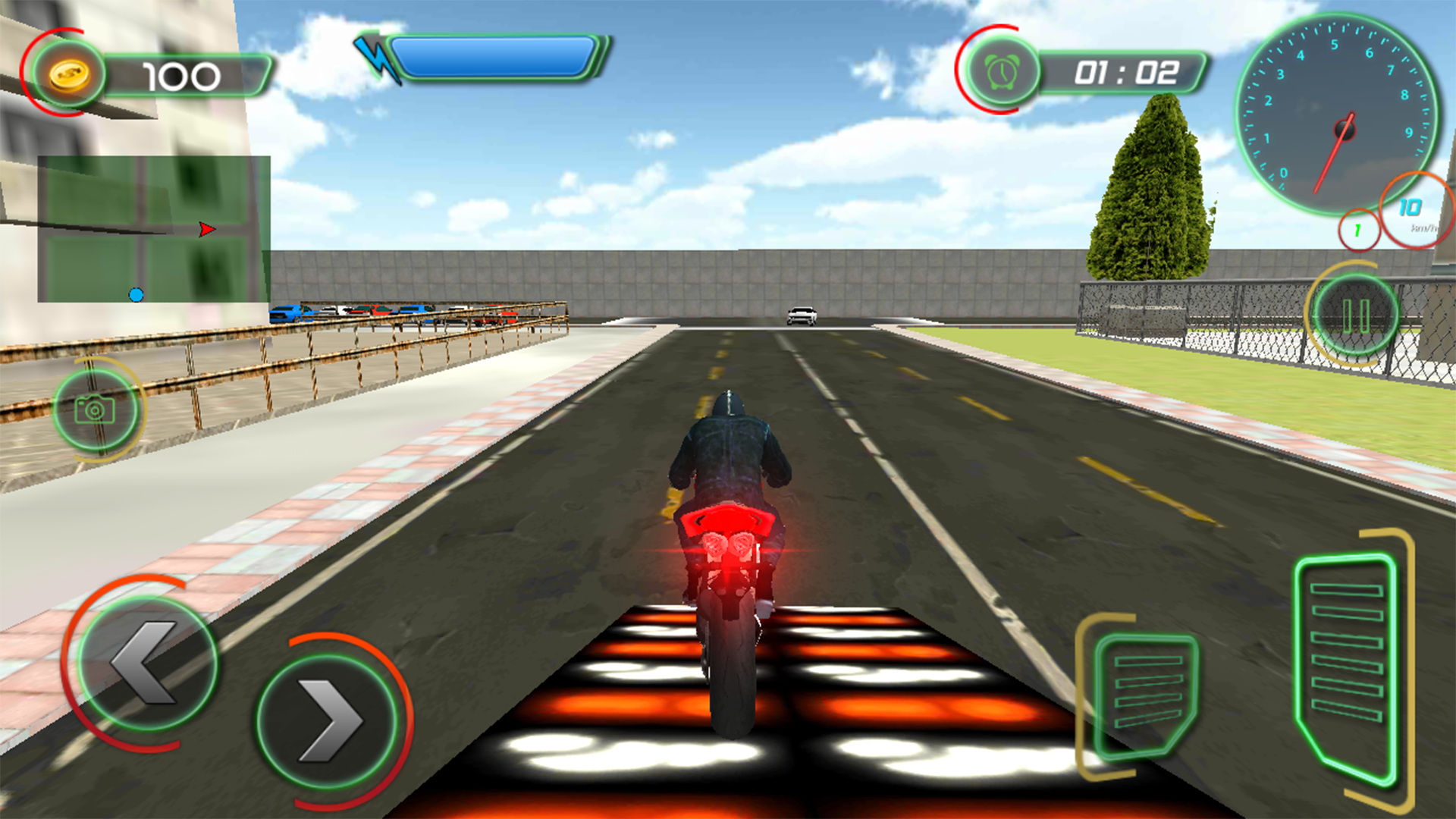Open the minimap in the top-left corner
1456x819 pixels.
pyautogui.click(x=152, y=227)
